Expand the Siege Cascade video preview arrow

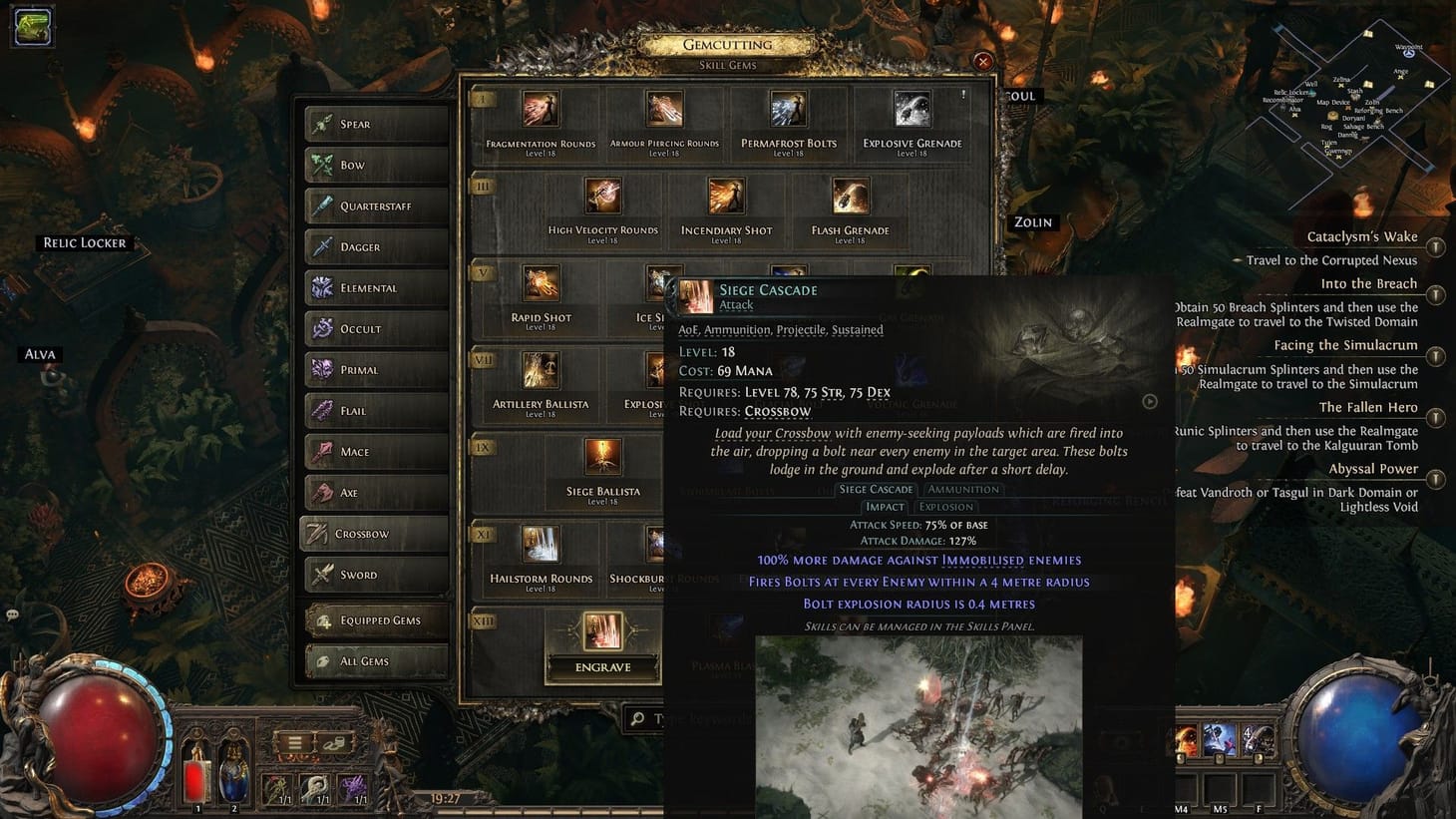point(1149,401)
